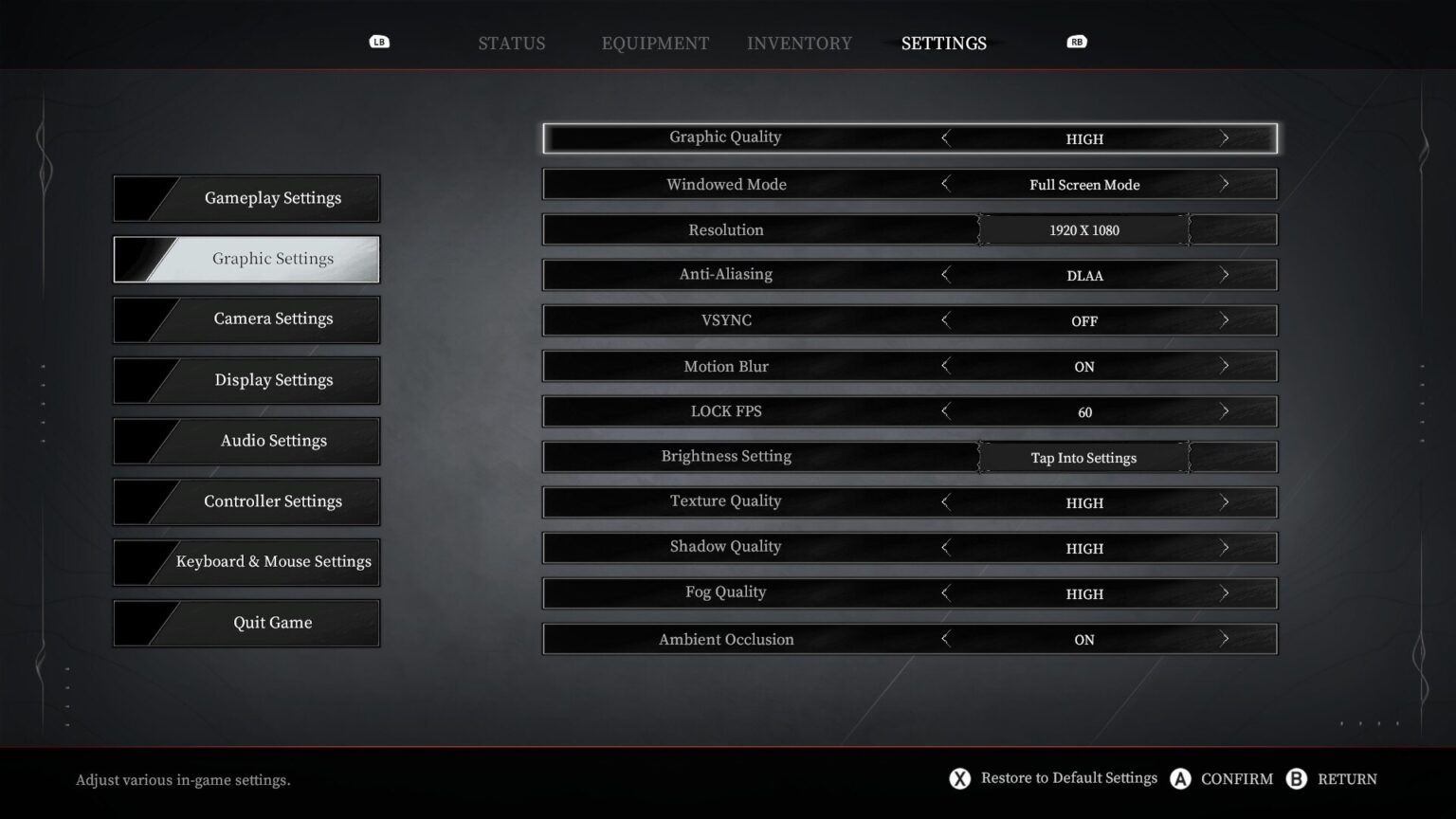Viewport: 1456px width, 819px height.
Task: Click the right arrow on LOCK FPS
Action: [x=1226, y=411]
